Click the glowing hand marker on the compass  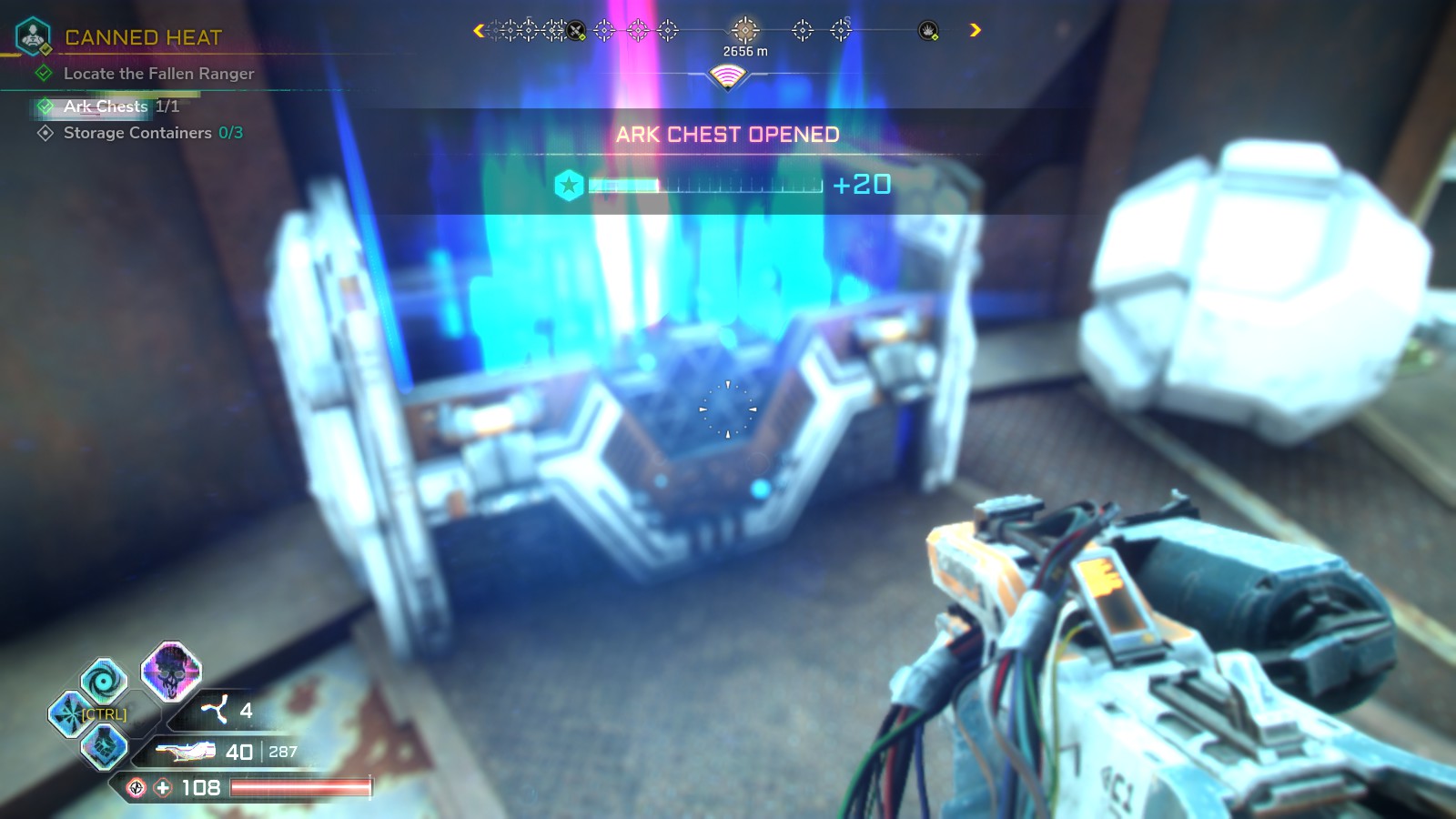(x=926, y=30)
